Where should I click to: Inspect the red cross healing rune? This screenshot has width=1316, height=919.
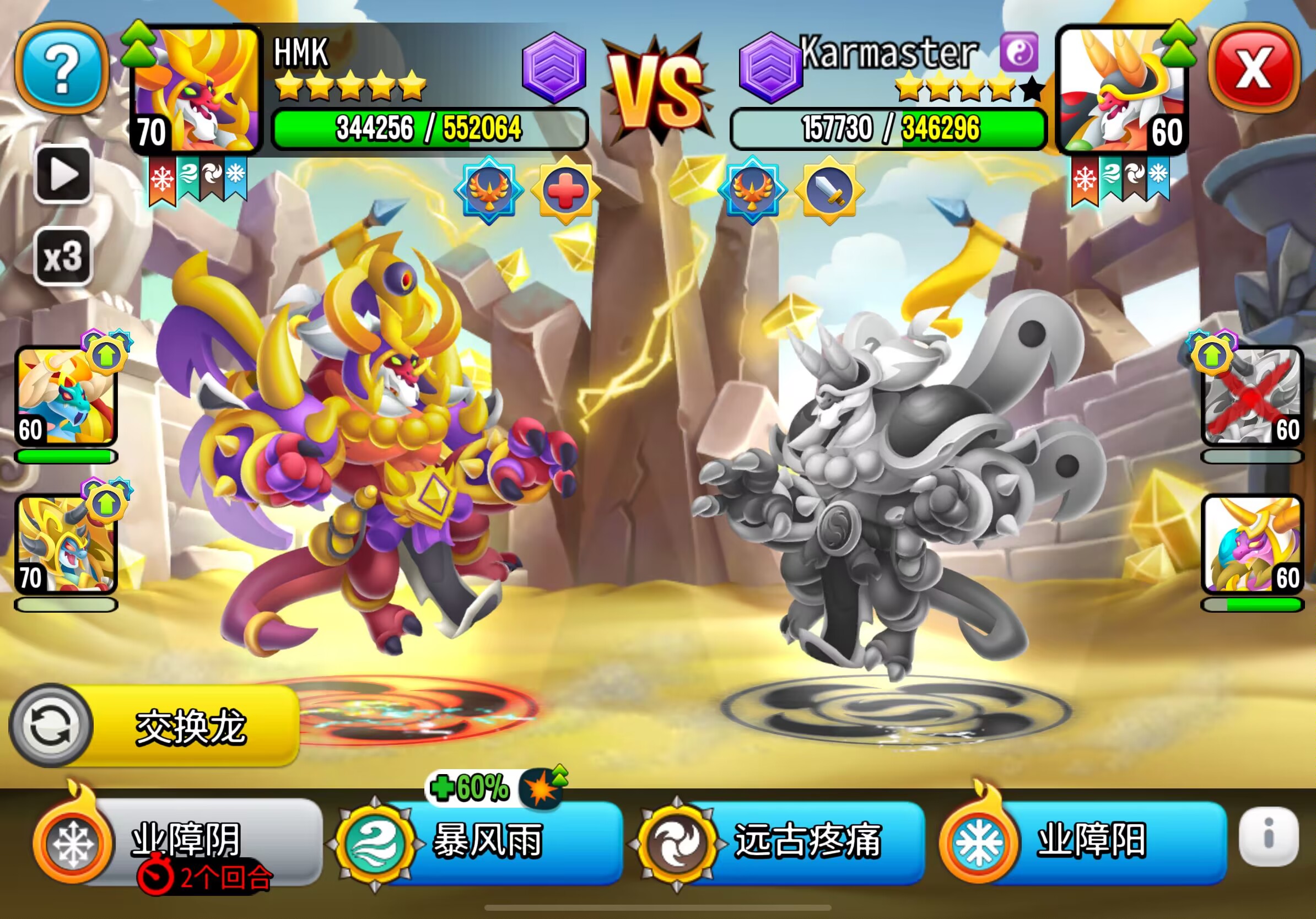[x=565, y=190]
